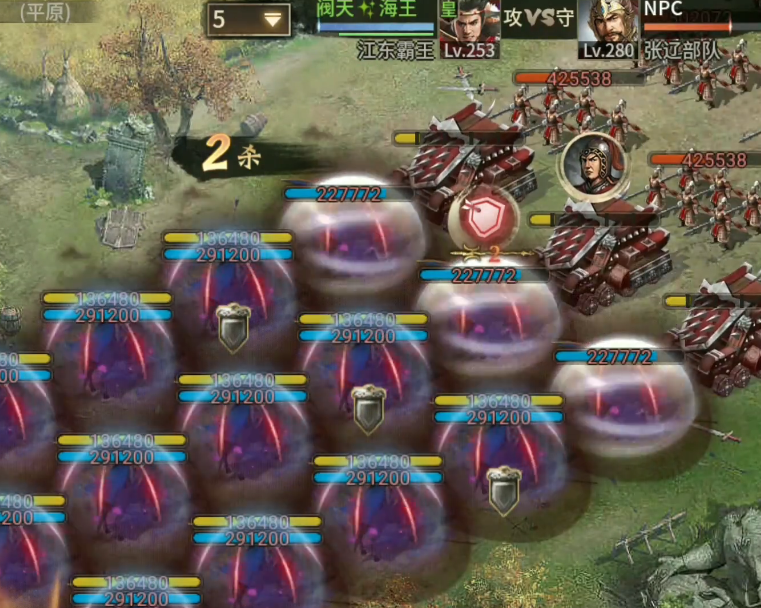Select the defender portrait at Lv.280

click(x=609, y=22)
